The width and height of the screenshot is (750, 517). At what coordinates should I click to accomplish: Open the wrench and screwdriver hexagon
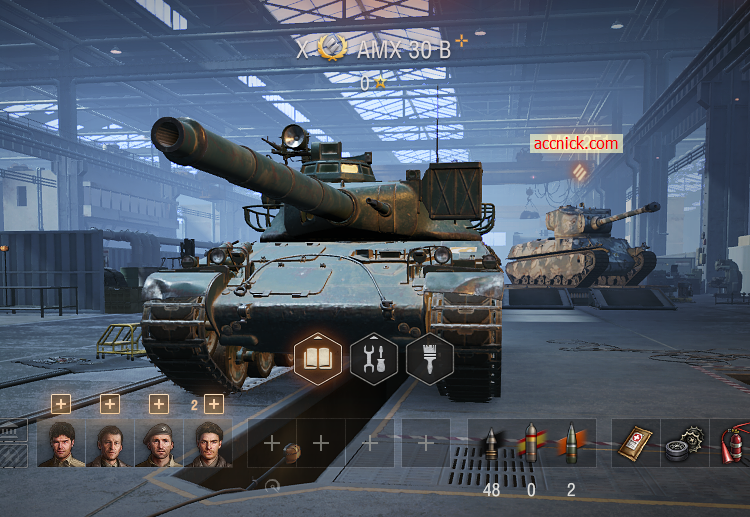coord(373,359)
